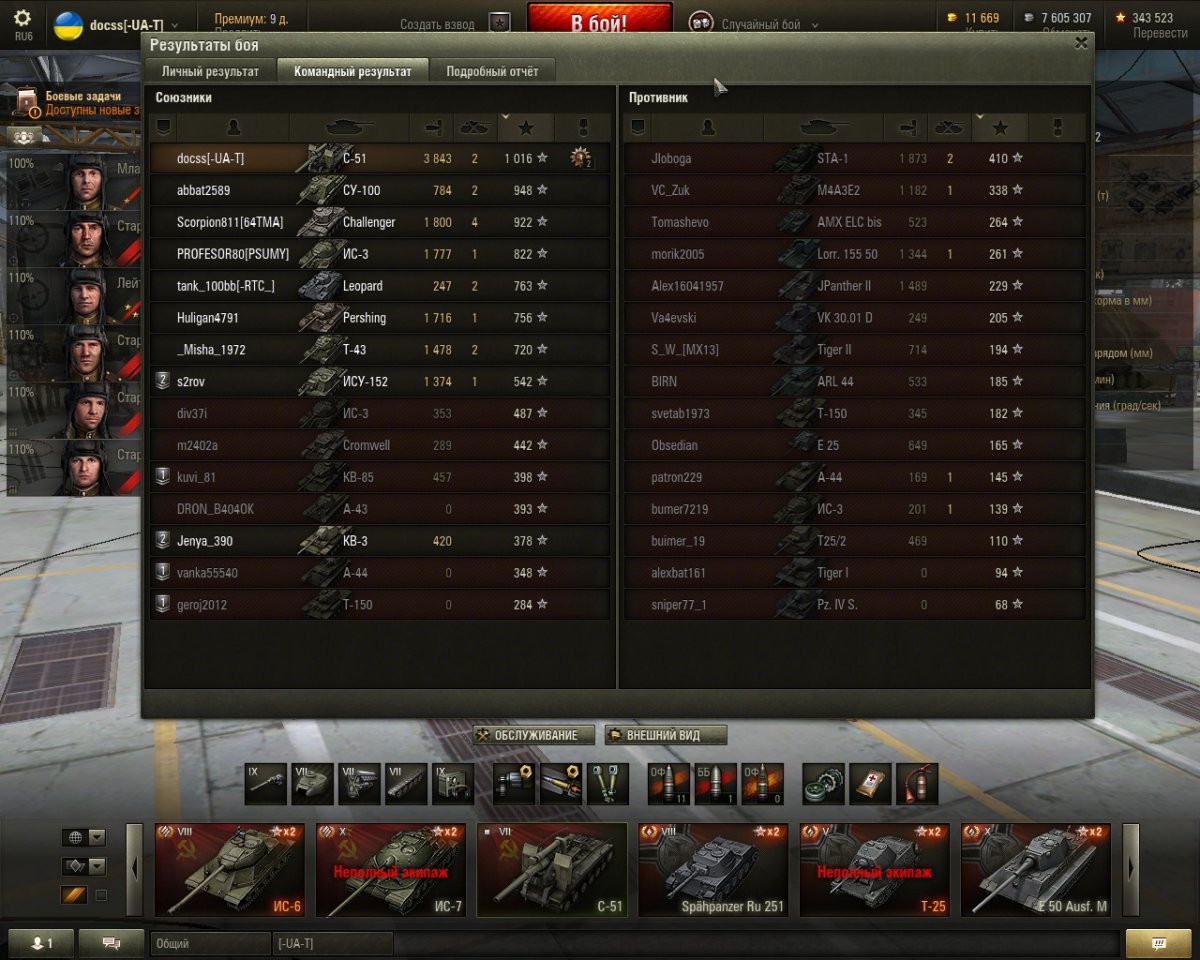
Task: Start a battle with В бой! button
Action: [x=599, y=23]
